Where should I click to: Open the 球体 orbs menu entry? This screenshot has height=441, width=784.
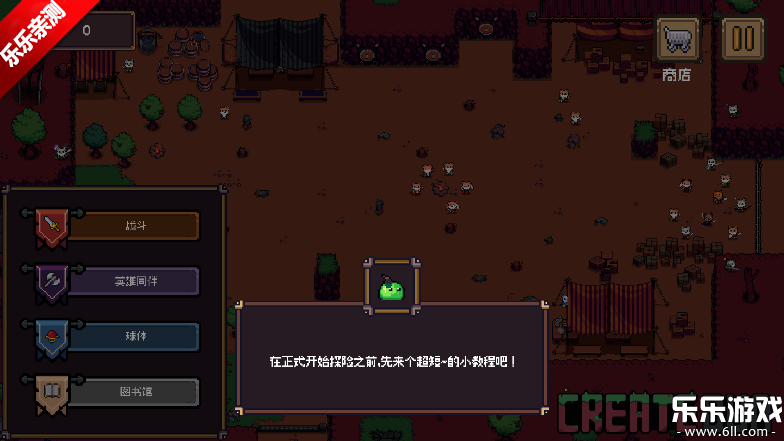point(134,336)
